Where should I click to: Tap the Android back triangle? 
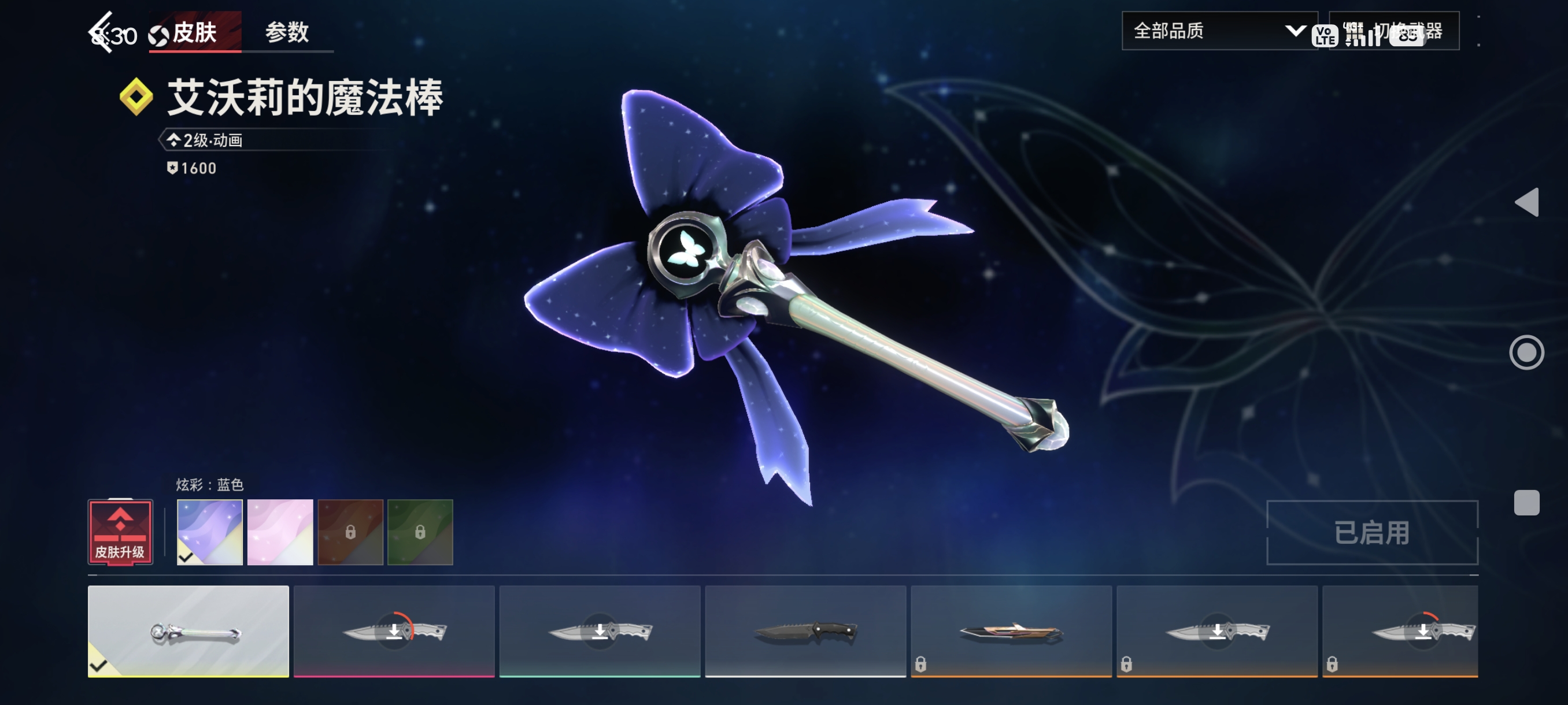click(x=1526, y=202)
